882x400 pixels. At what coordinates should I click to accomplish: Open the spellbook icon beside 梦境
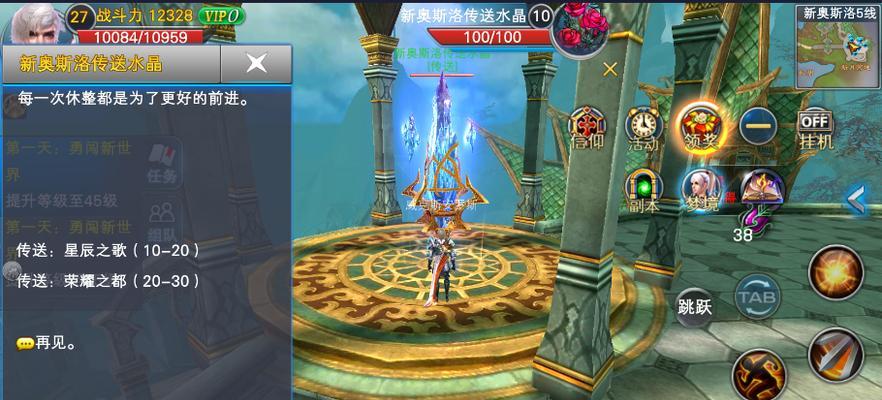[x=759, y=187]
